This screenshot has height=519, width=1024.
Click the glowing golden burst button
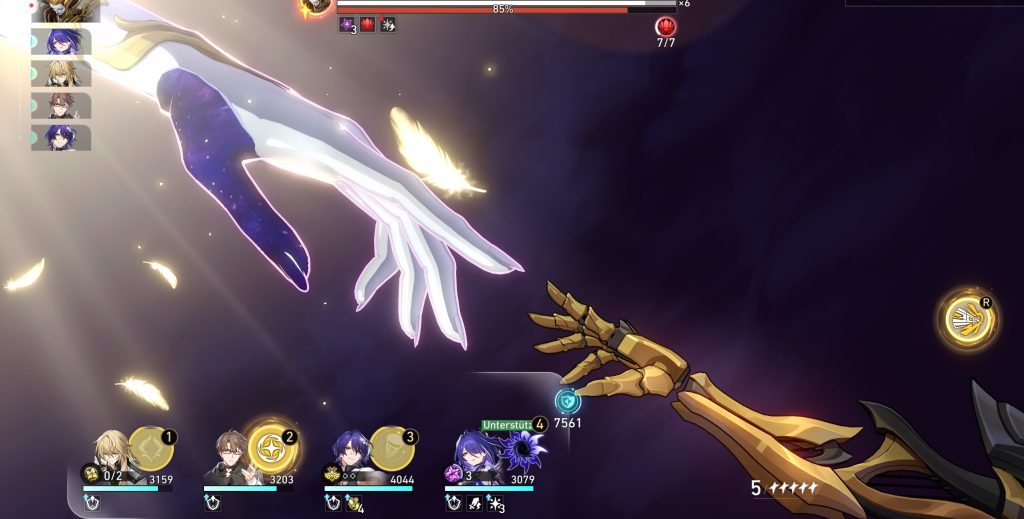click(968, 320)
